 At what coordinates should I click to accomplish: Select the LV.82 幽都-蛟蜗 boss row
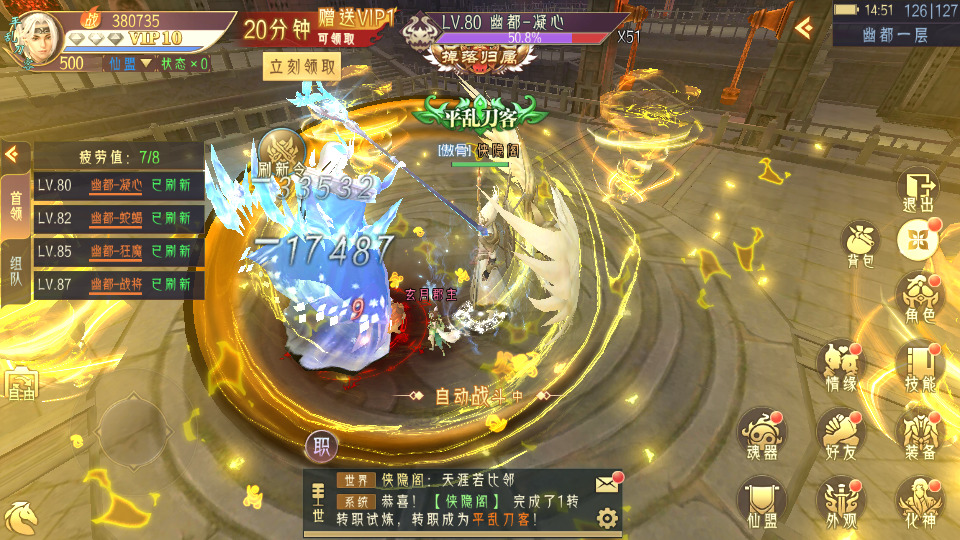pyautogui.click(x=119, y=218)
